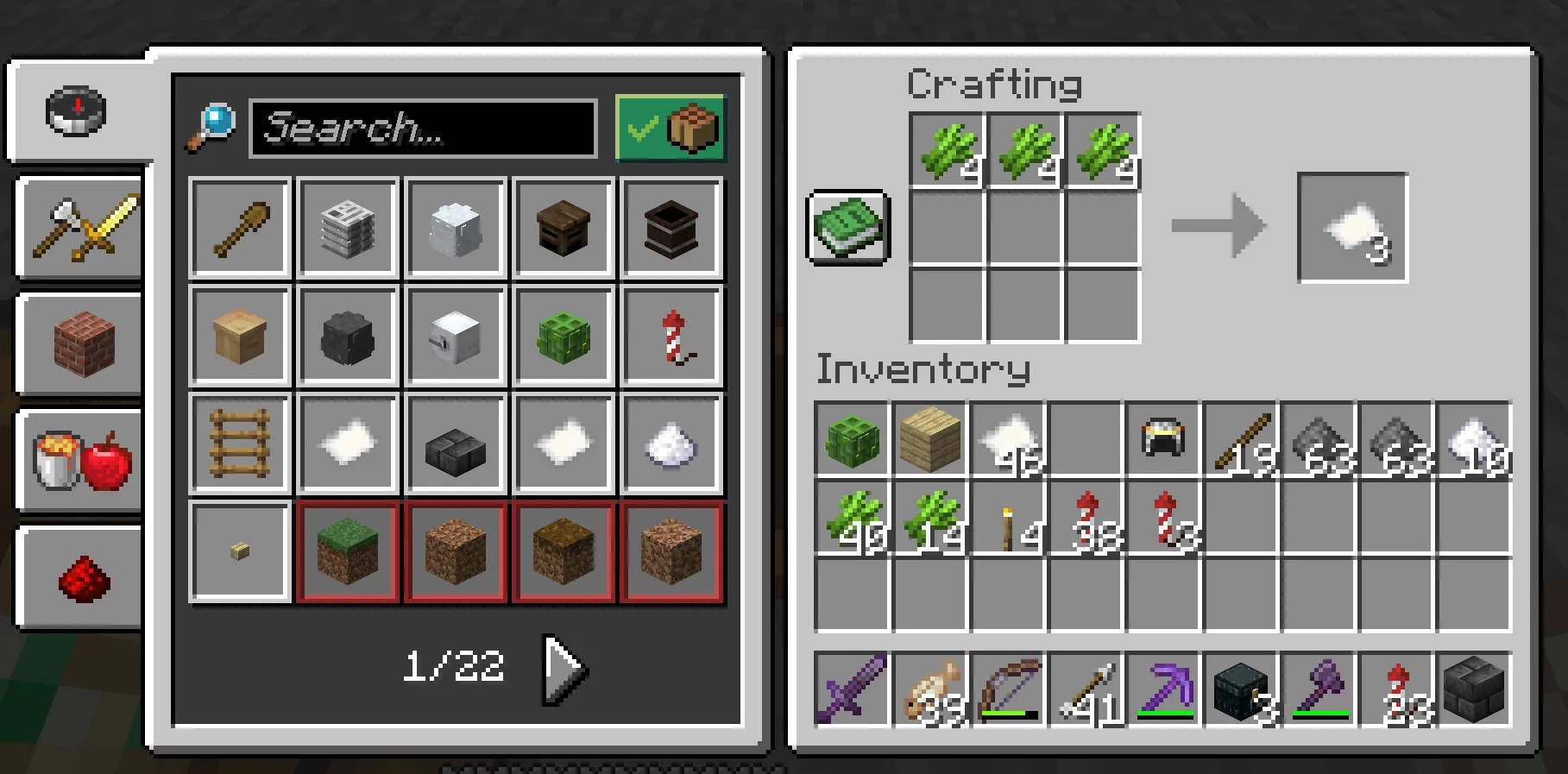Take the paper from the crafting output slot
1568x774 pixels.
pyautogui.click(x=1351, y=228)
